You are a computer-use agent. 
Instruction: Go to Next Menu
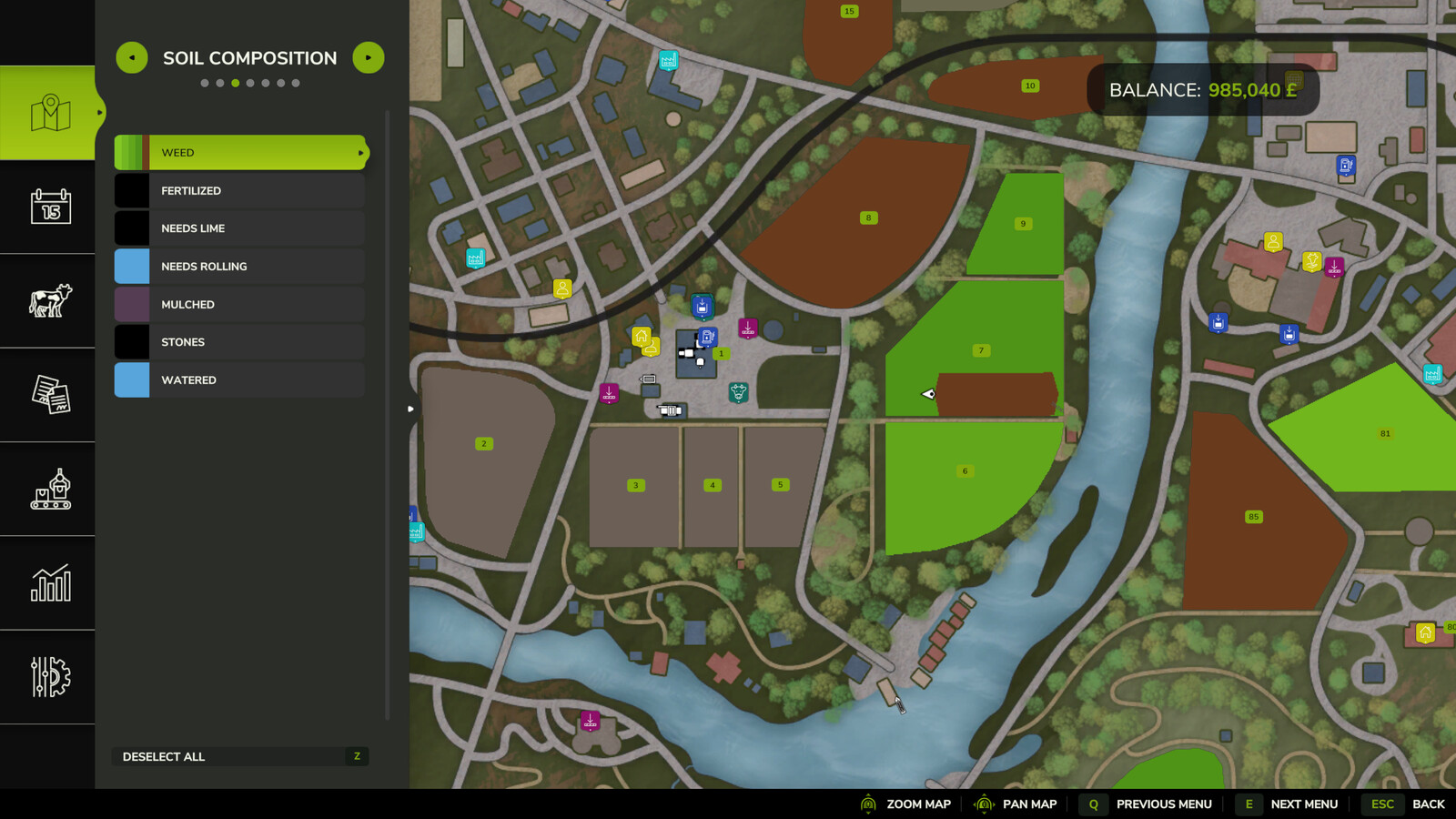click(1303, 804)
